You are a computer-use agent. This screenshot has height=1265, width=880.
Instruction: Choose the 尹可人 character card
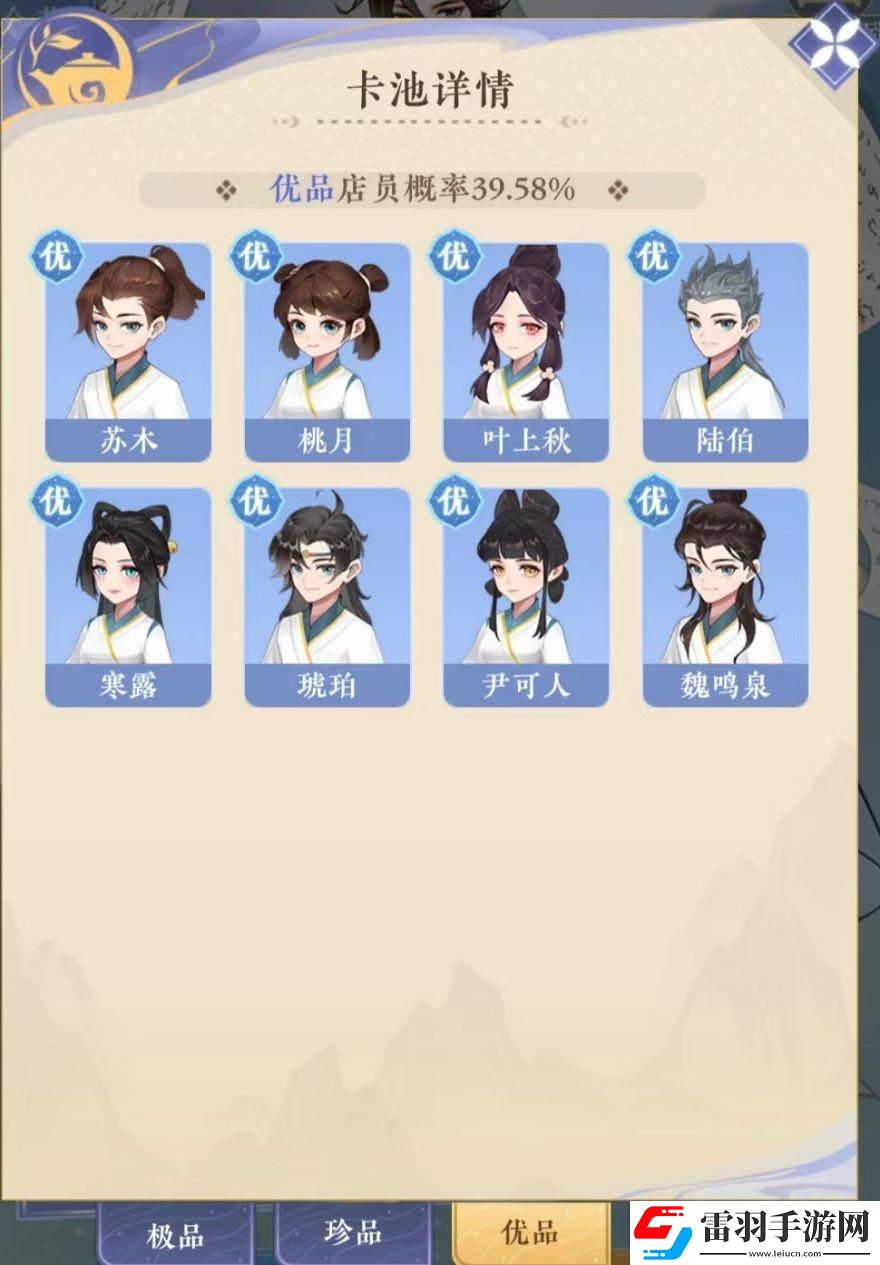click(x=526, y=597)
